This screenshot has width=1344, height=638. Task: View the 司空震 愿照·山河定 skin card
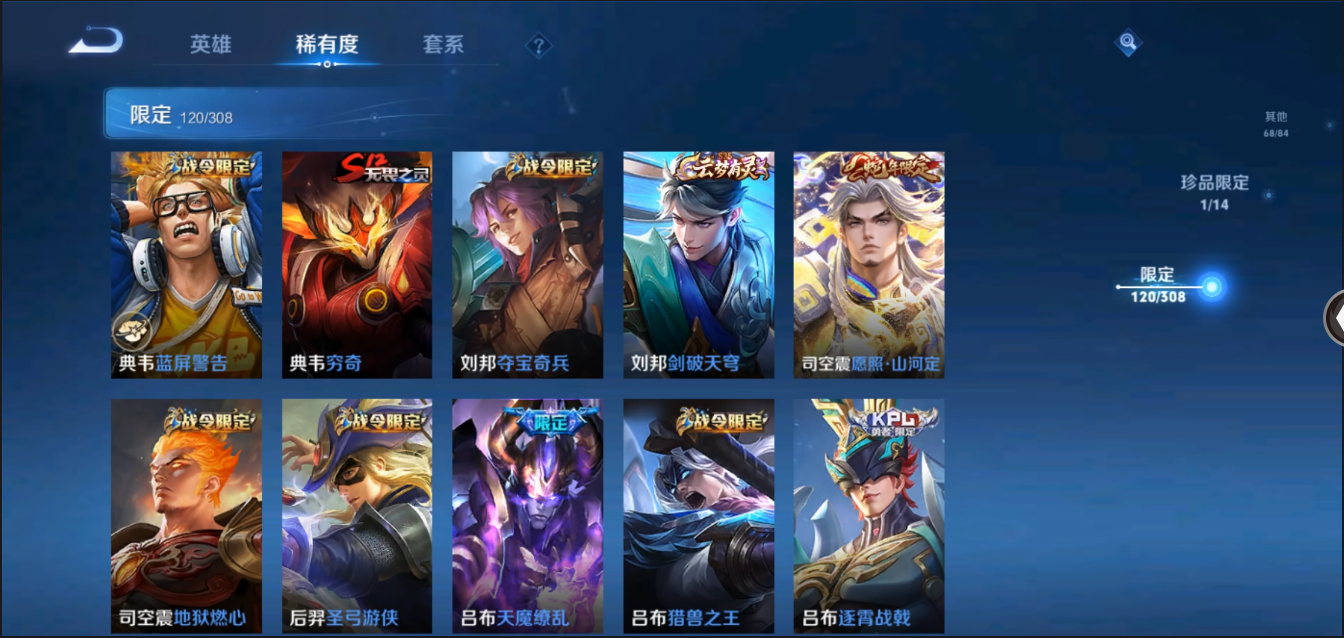869,265
